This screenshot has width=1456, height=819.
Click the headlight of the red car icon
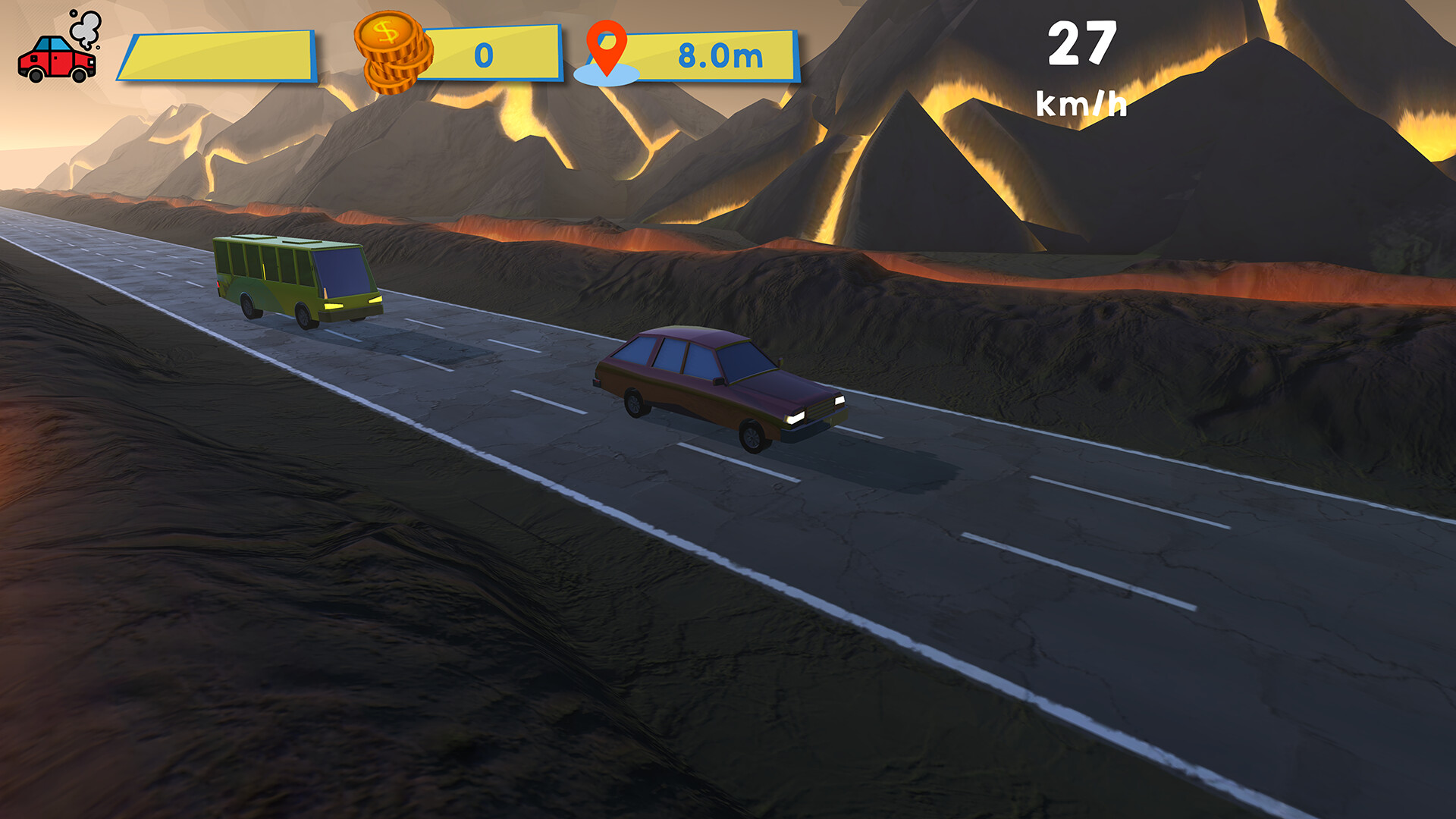pyautogui.click(x=92, y=62)
